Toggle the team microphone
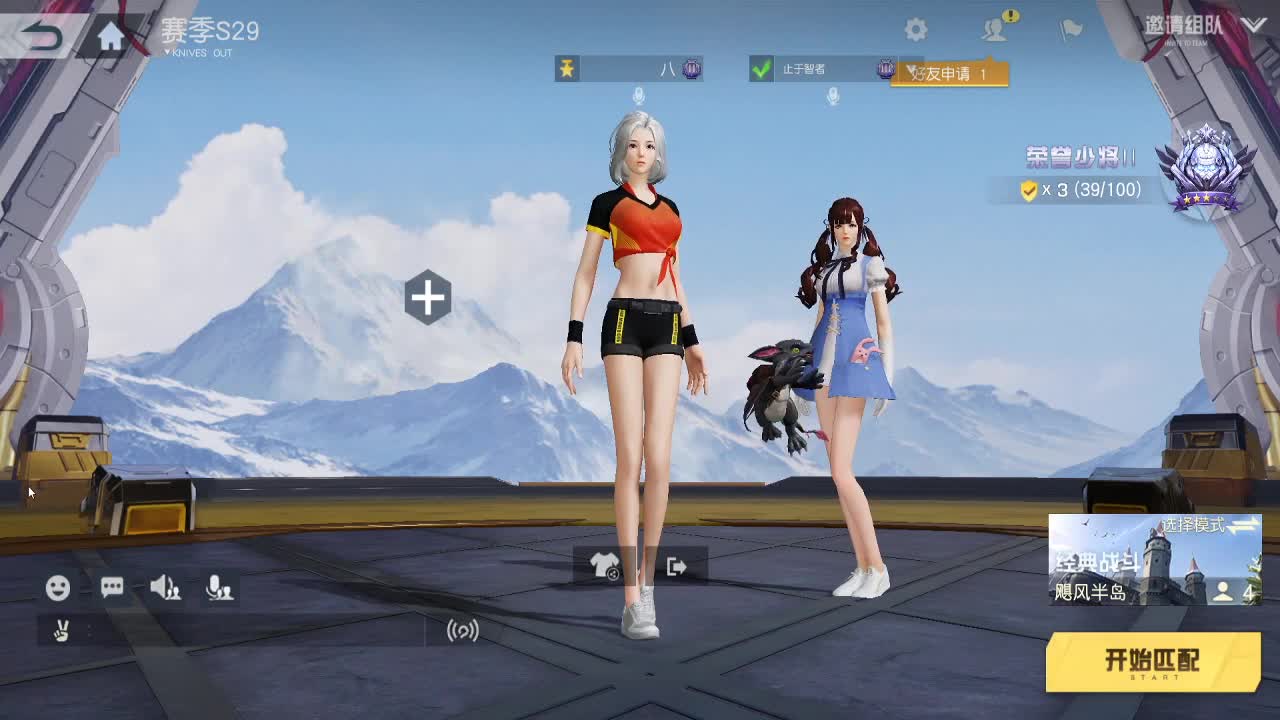1280x720 pixels. pos(220,588)
